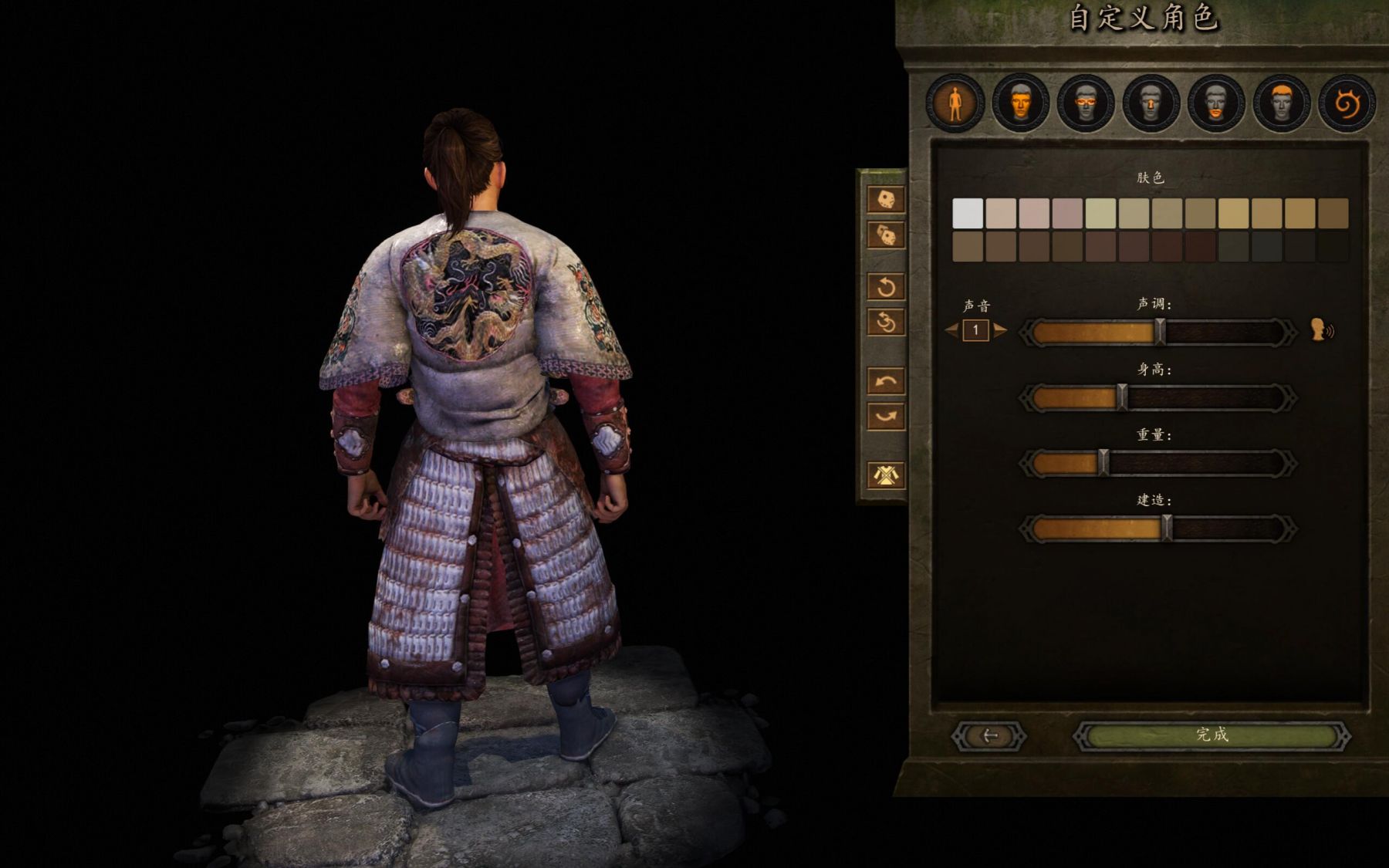1389x868 pixels.
Task: Pick the lightest white skin color swatch
Action: [x=968, y=213]
